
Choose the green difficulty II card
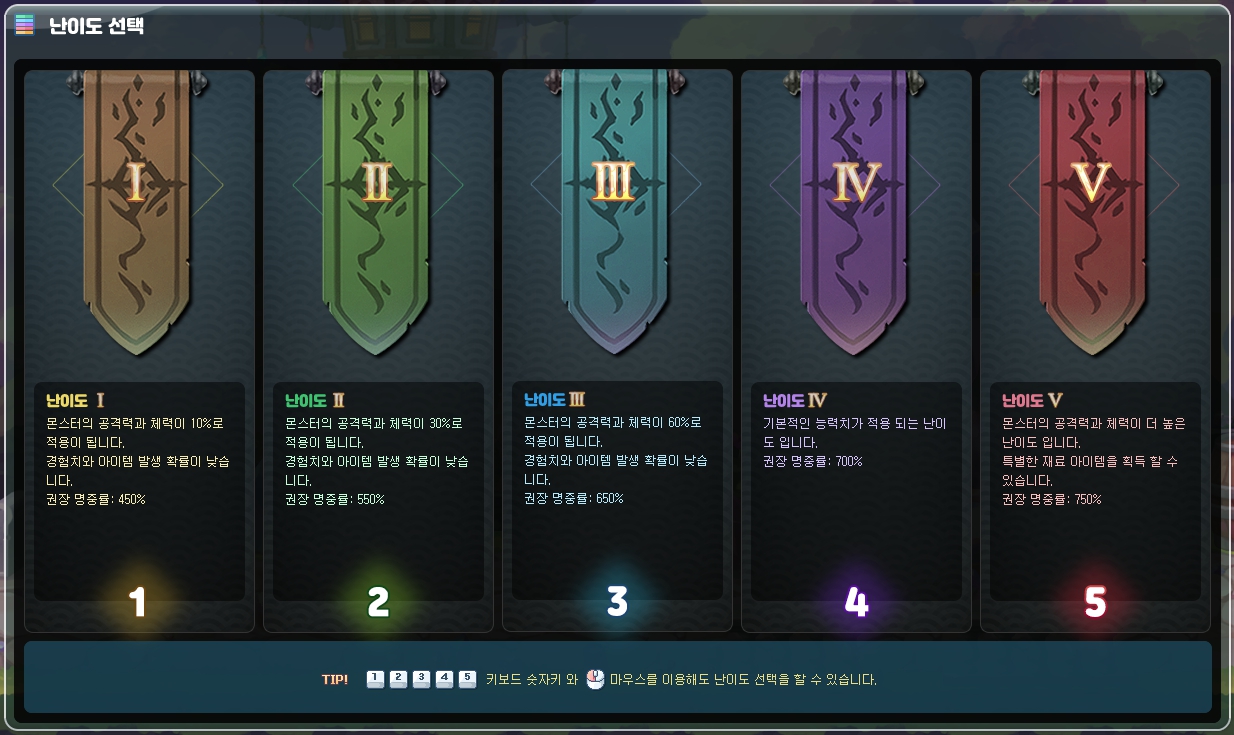tap(378, 350)
